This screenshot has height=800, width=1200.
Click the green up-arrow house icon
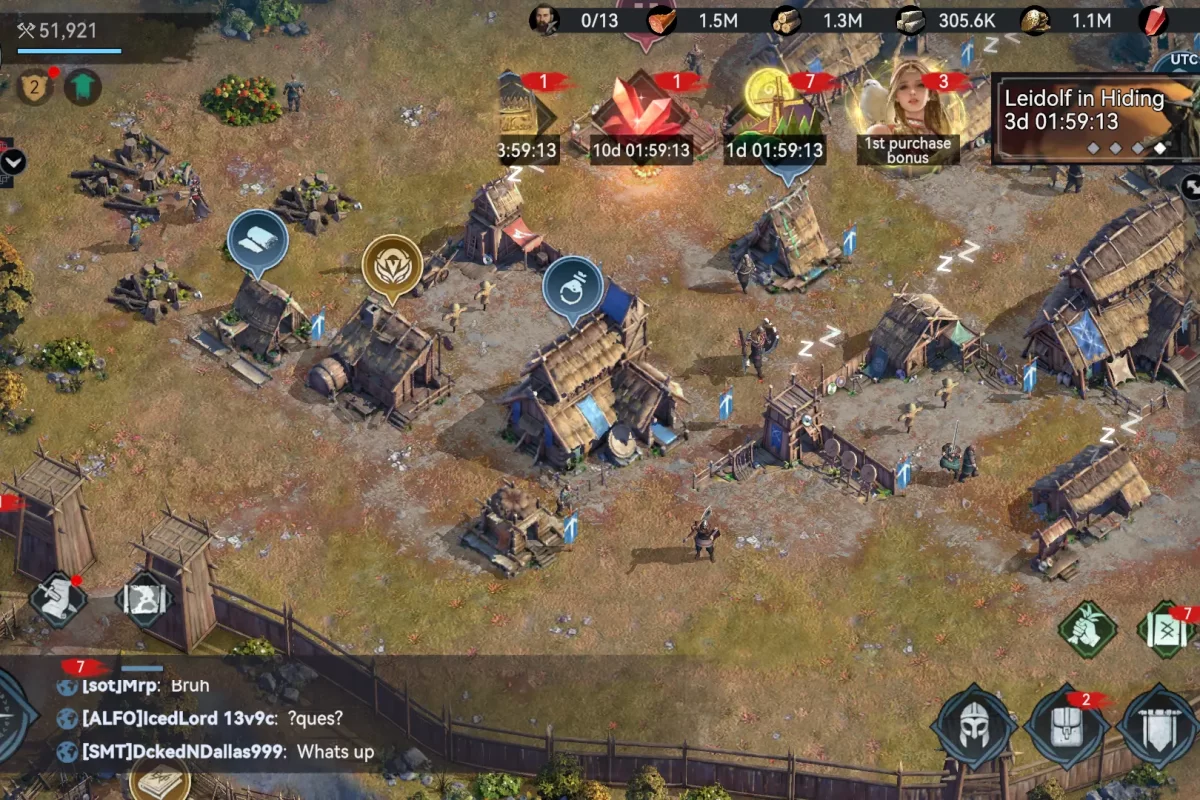click(x=83, y=87)
